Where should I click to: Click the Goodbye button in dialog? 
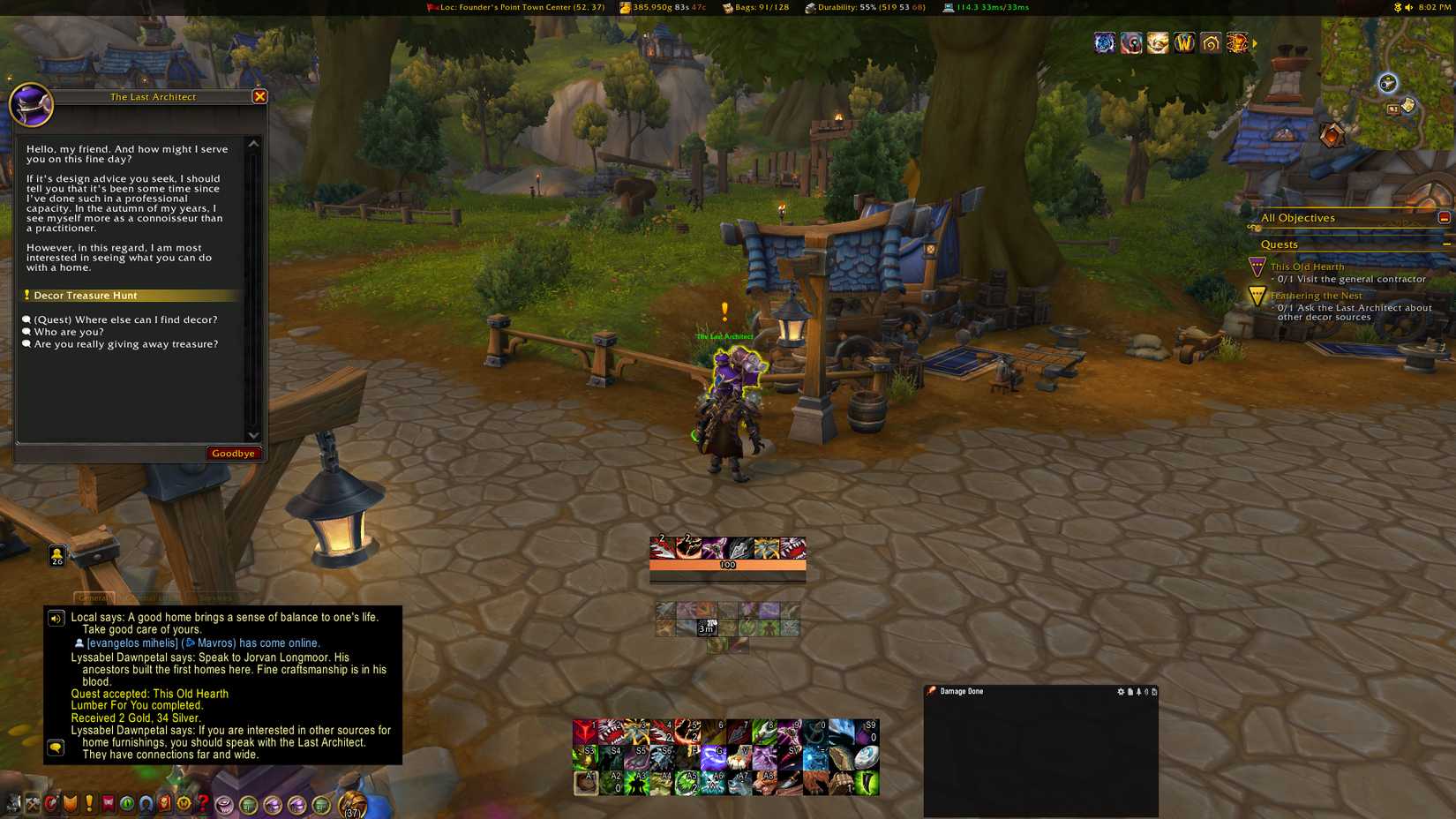pyautogui.click(x=233, y=453)
